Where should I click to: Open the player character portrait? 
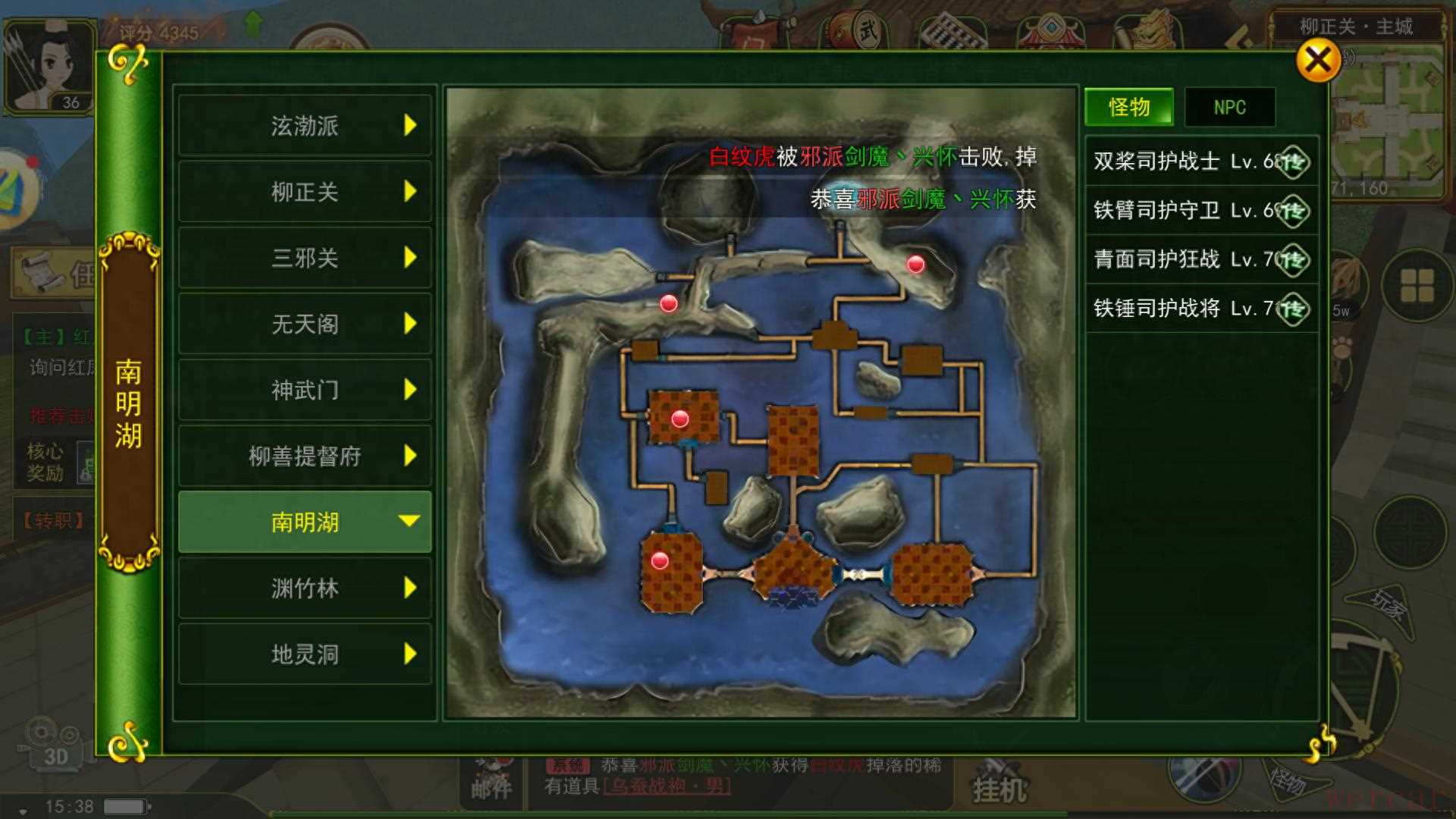[49, 68]
